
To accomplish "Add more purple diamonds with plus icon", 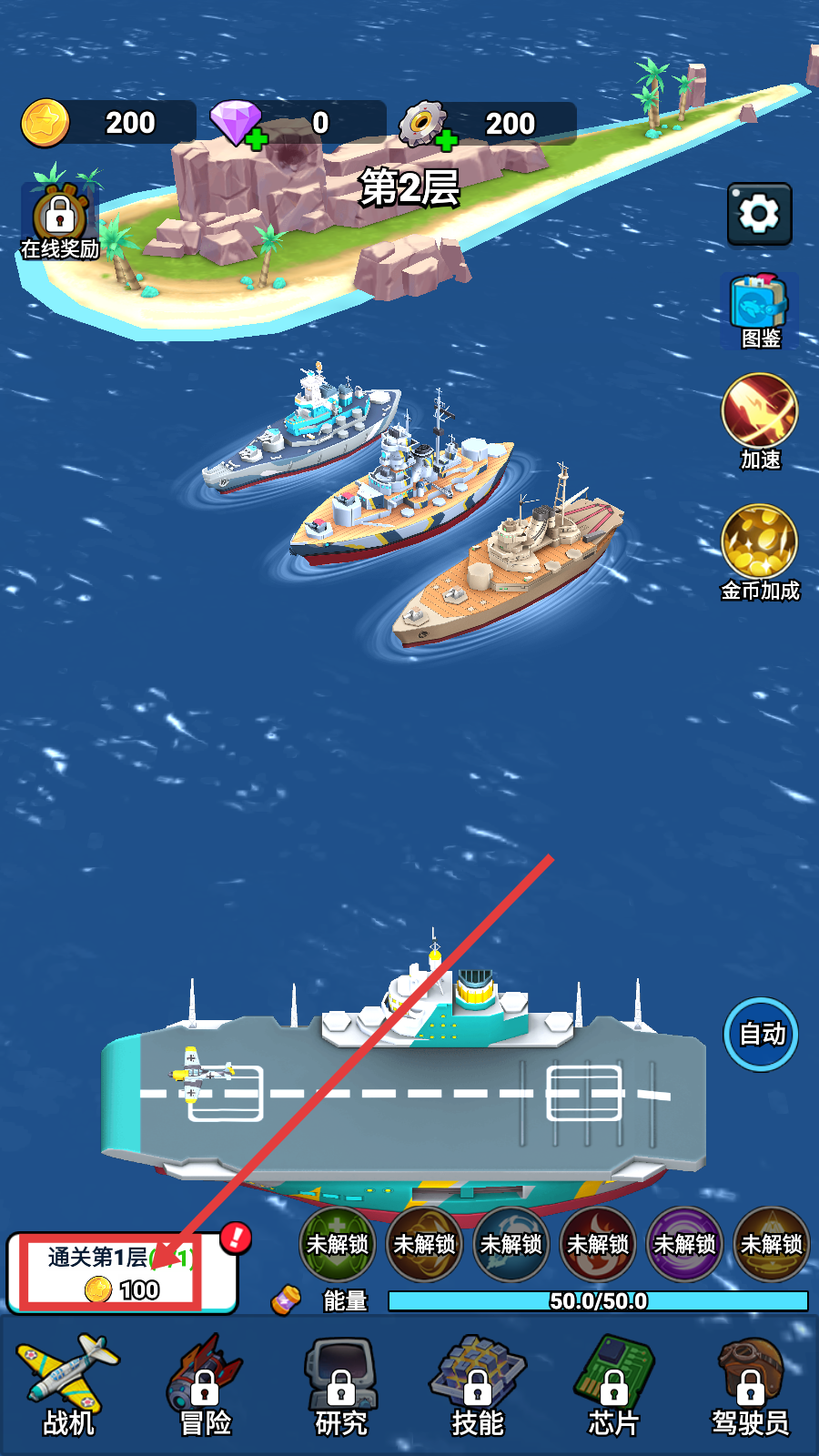I will tap(257, 139).
